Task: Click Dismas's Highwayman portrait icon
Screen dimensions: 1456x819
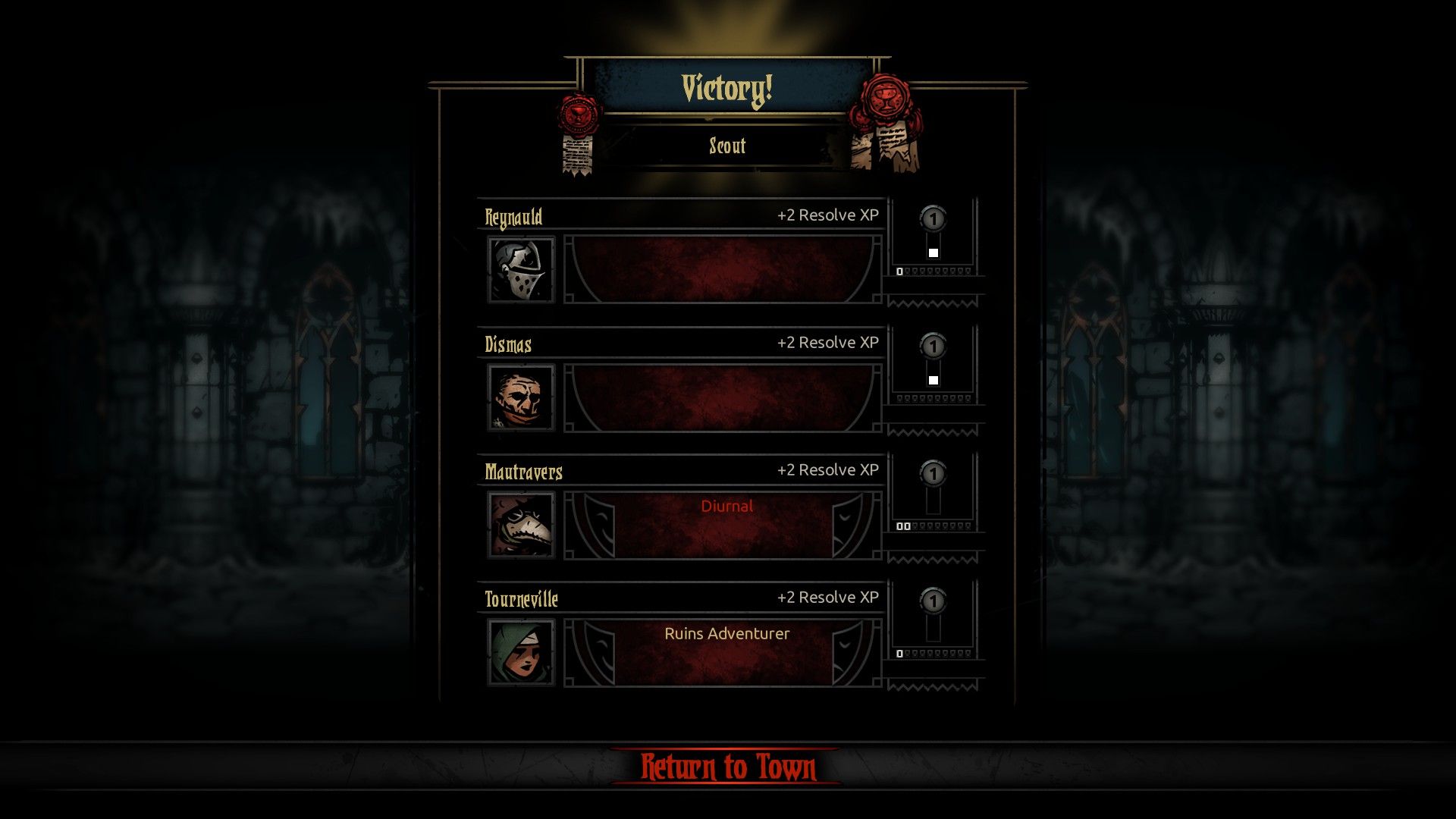Action: (x=521, y=396)
